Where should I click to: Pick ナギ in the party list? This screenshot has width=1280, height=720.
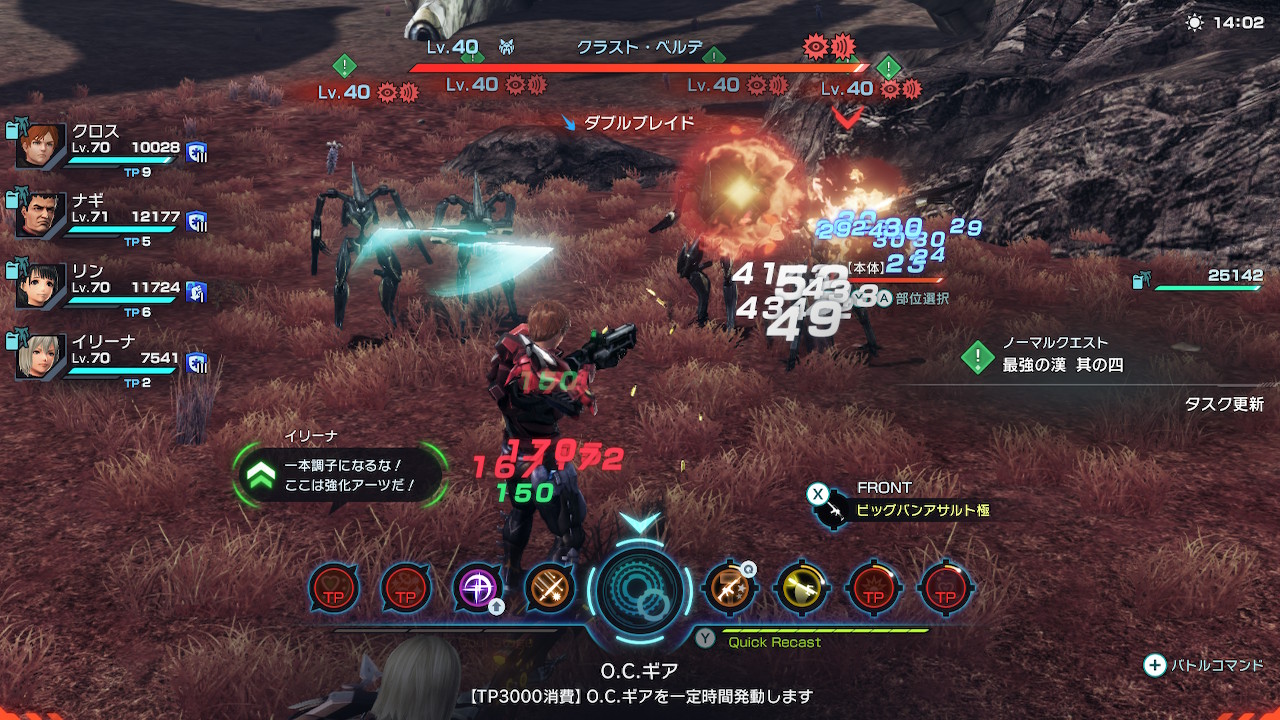pos(41,216)
